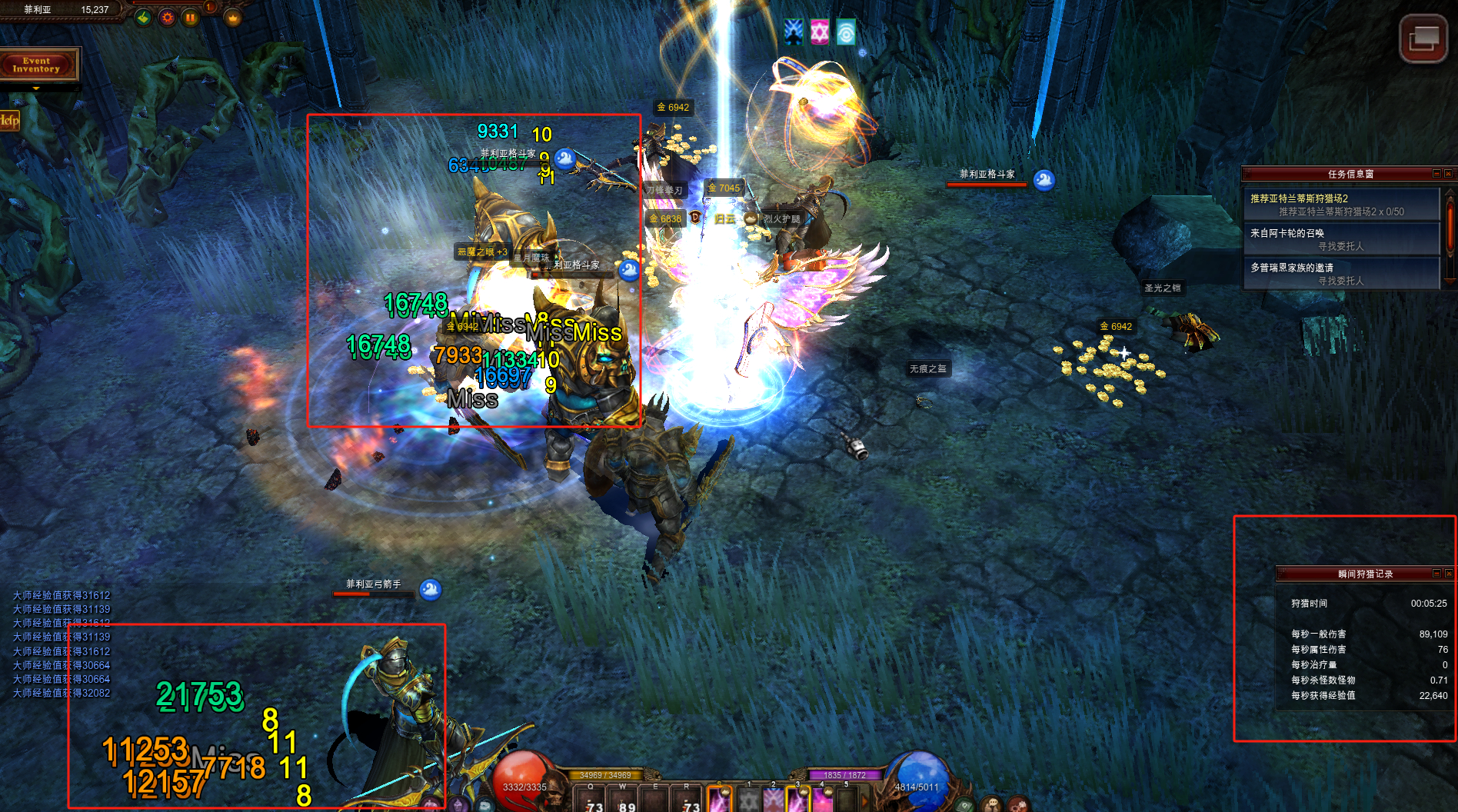The image size is (1458, 812).
Task: Minimize the 瞬间狩猎记录 hunting record panel
Action: (x=1436, y=574)
